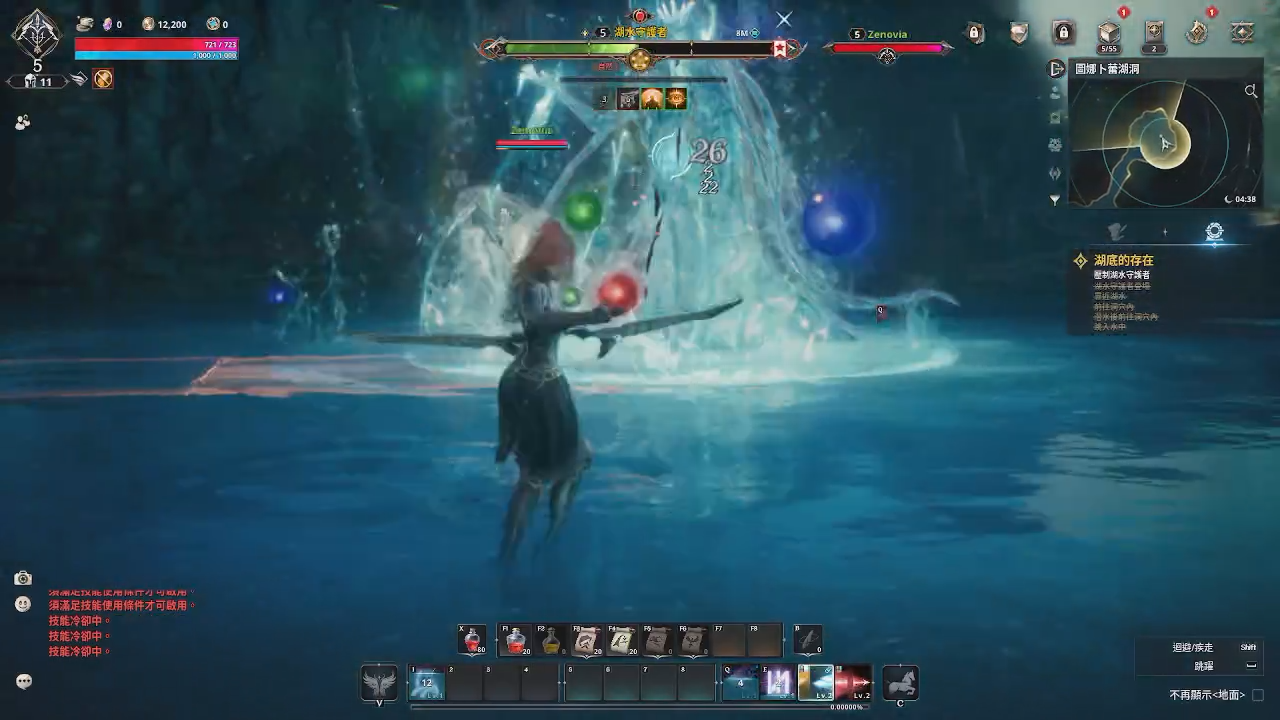Use the HP potion in the X slot
1280x720 pixels.
pyautogui.click(x=470, y=640)
